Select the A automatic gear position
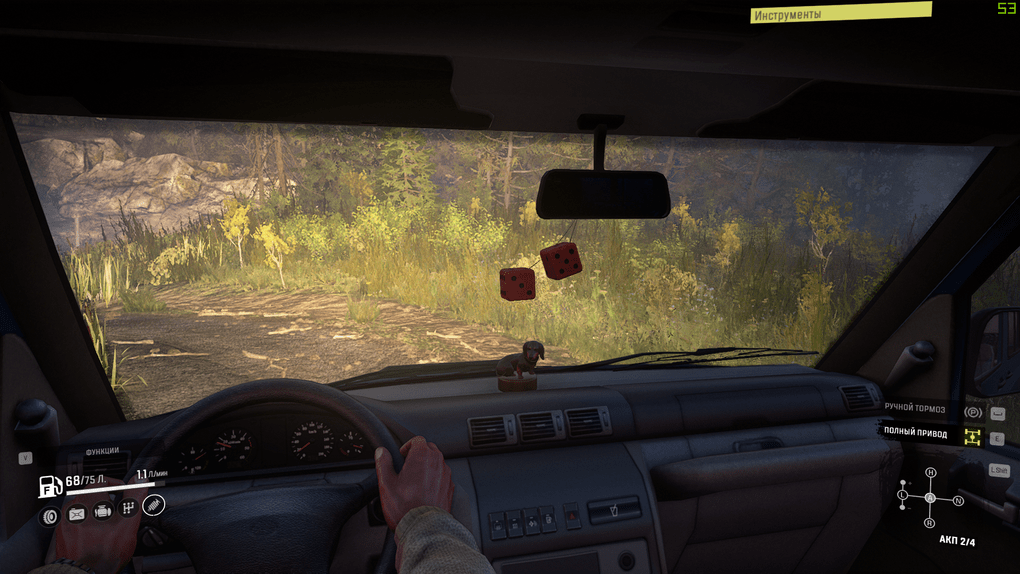Image resolution: width=1020 pixels, height=574 pixels. point(930,497)
